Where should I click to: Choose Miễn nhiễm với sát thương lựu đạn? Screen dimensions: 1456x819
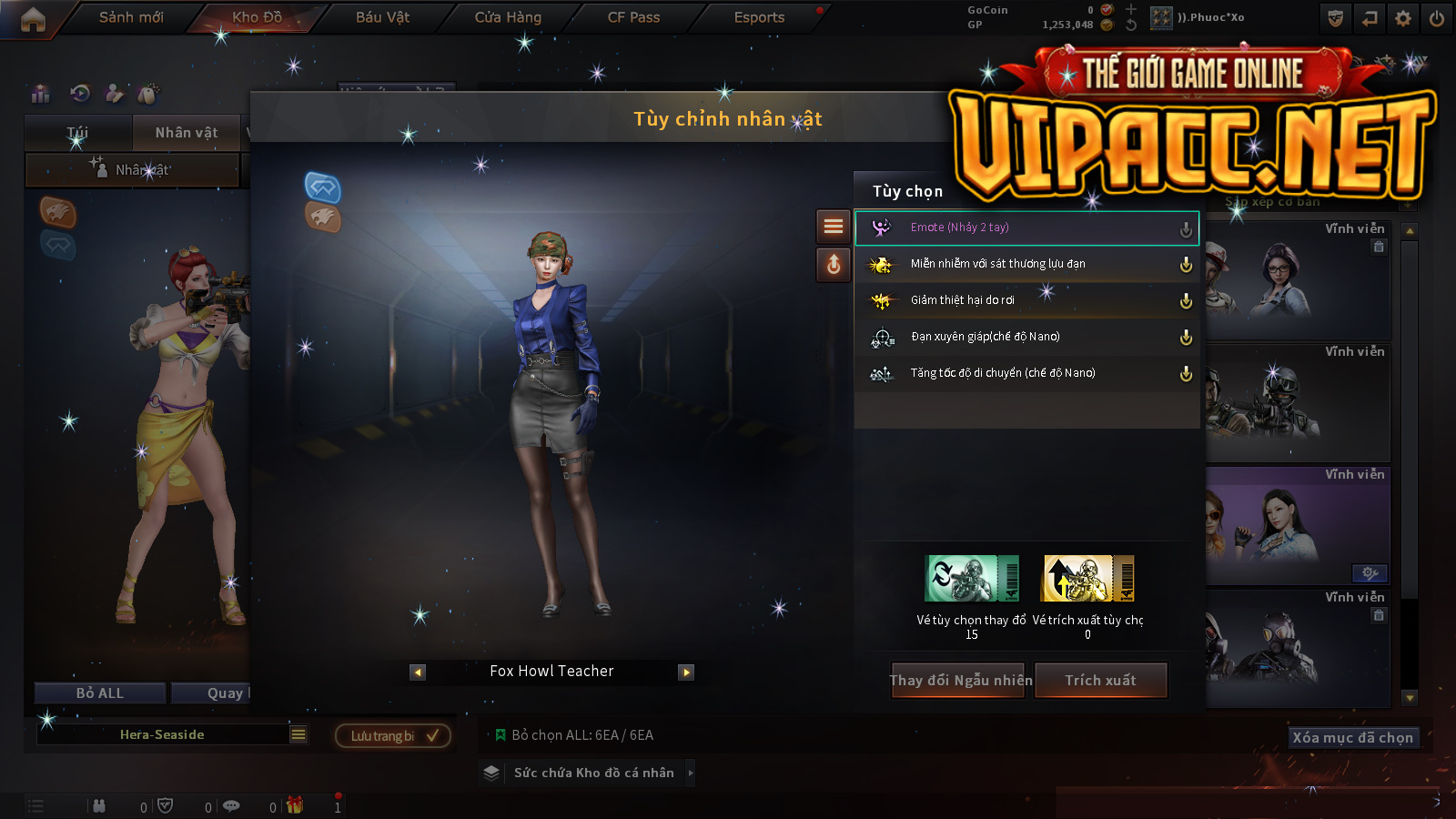click(x=1026, y=264)
